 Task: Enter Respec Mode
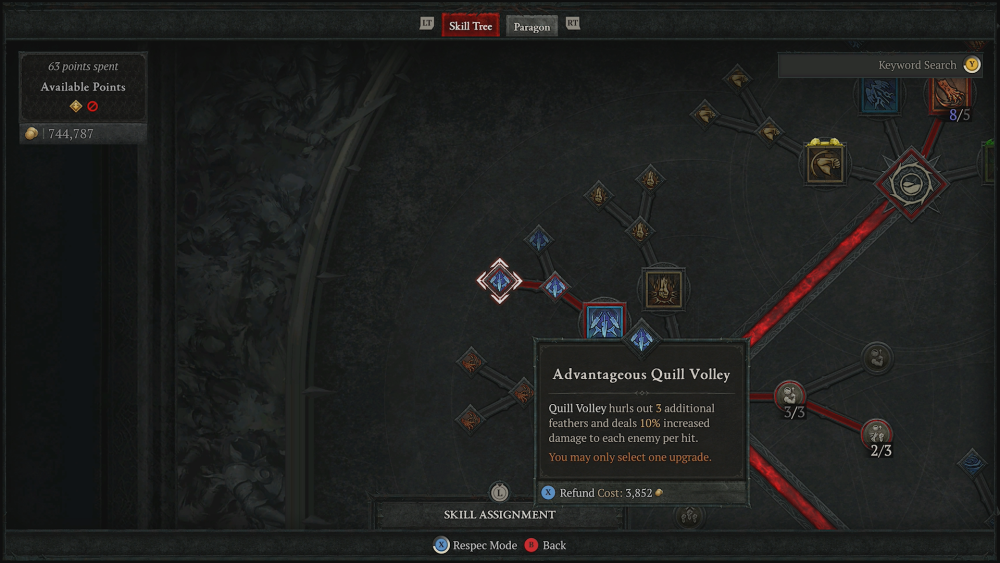pos(476,545)
